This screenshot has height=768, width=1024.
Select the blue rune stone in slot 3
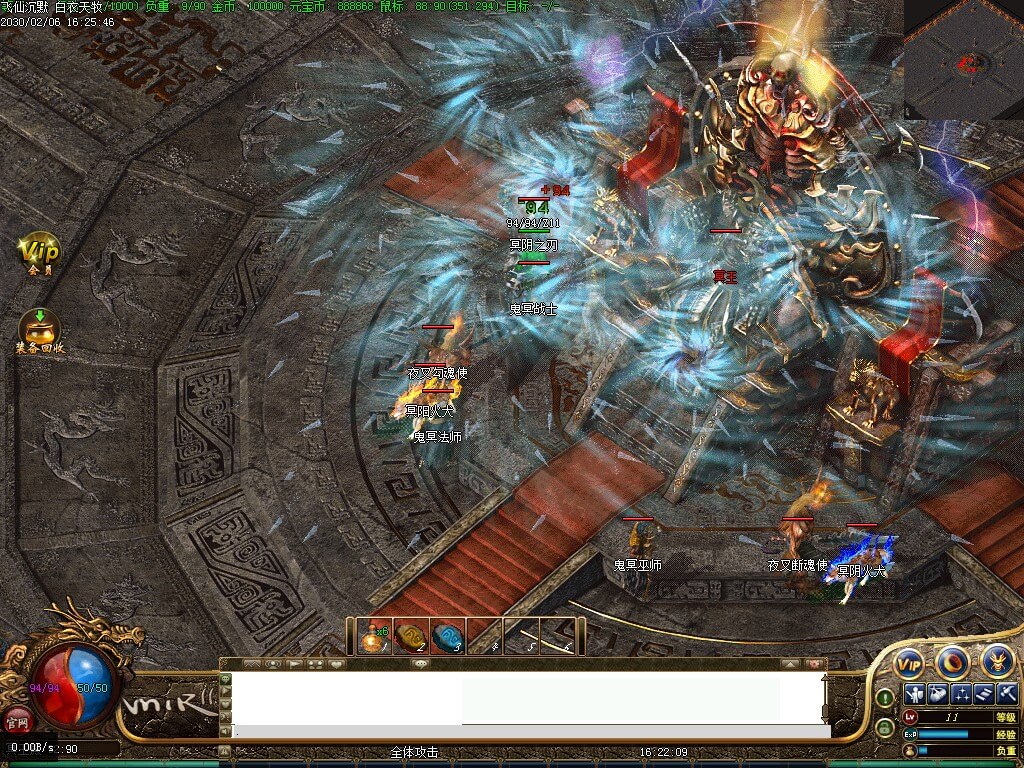coord(447,636)
